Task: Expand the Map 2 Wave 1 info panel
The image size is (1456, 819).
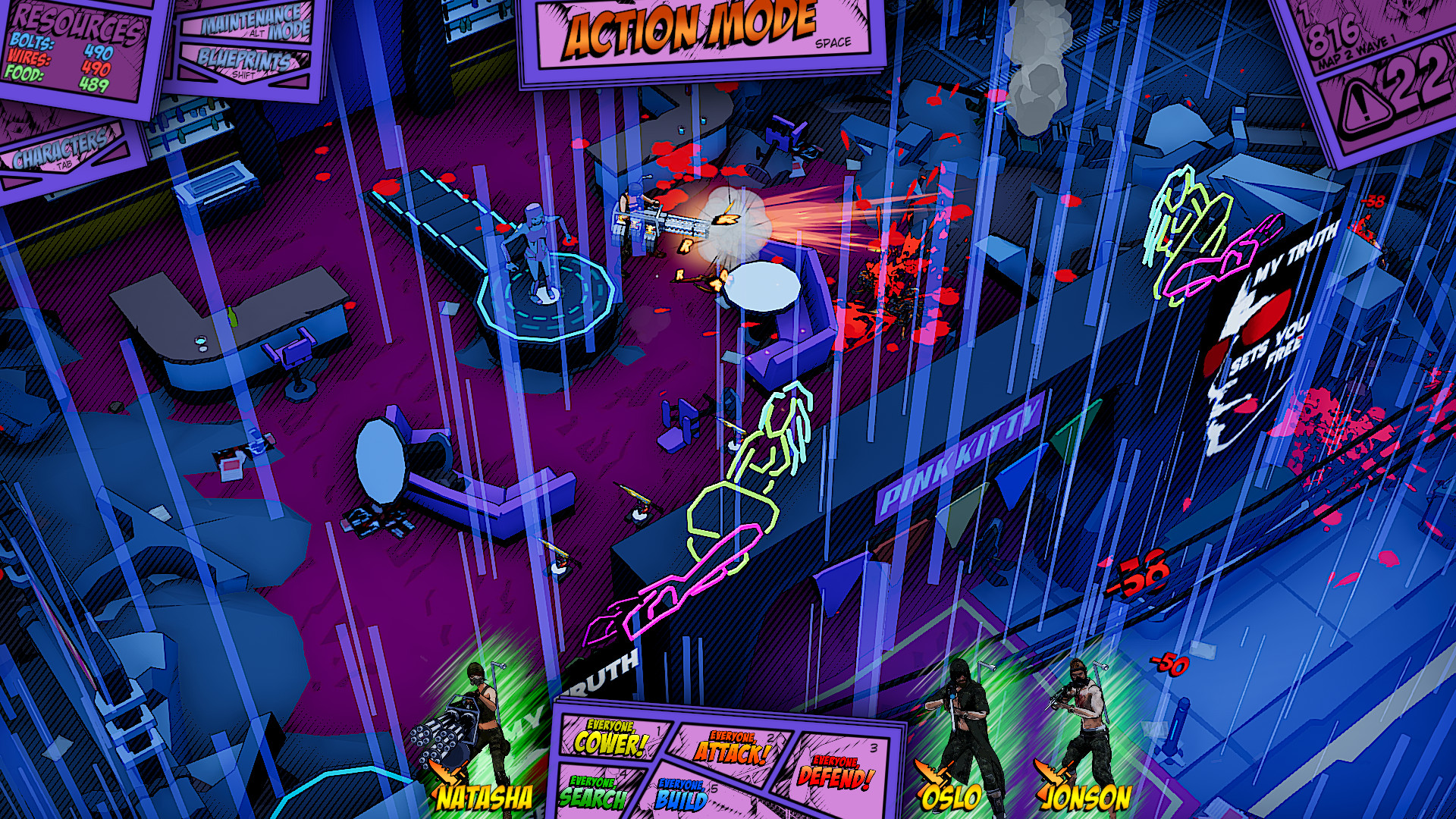Action: click(1352, 51)
